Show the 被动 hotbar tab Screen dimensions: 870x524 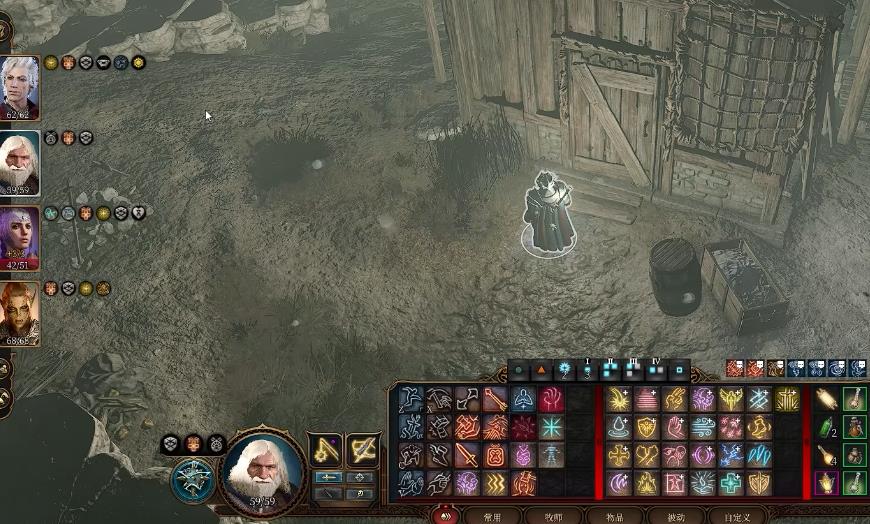676,516
